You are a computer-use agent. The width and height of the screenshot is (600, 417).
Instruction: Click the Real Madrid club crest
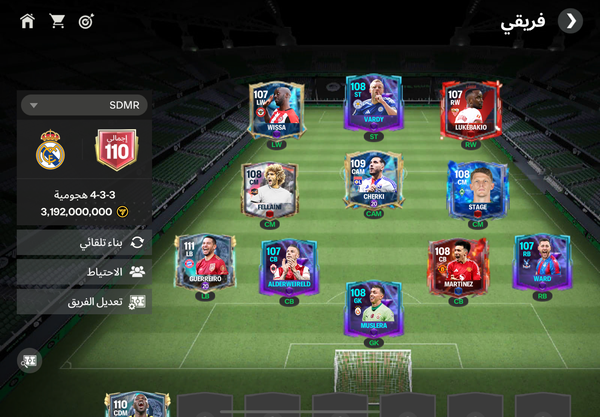pos(50,151)
